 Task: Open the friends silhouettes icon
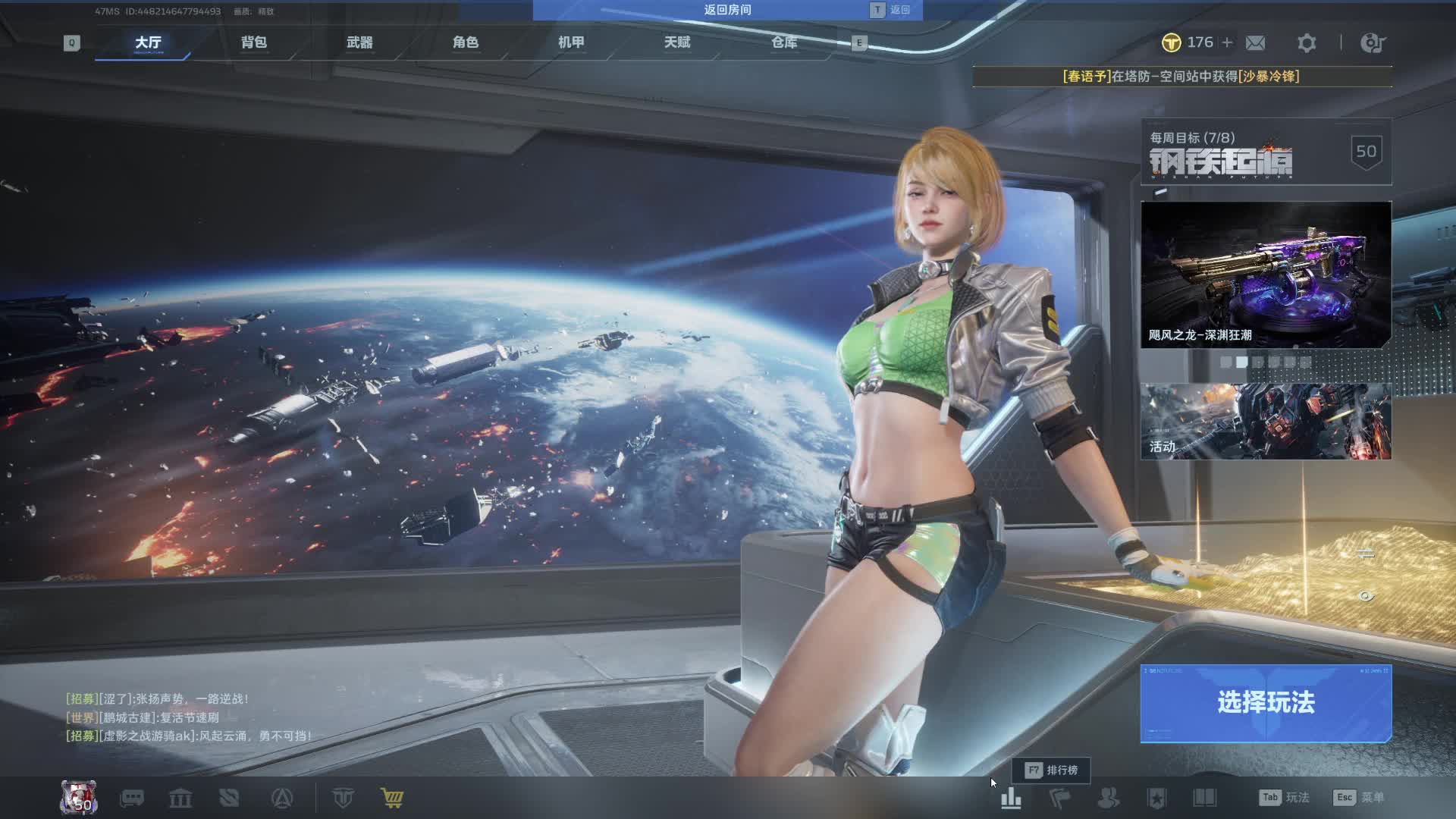point(1108,798)
